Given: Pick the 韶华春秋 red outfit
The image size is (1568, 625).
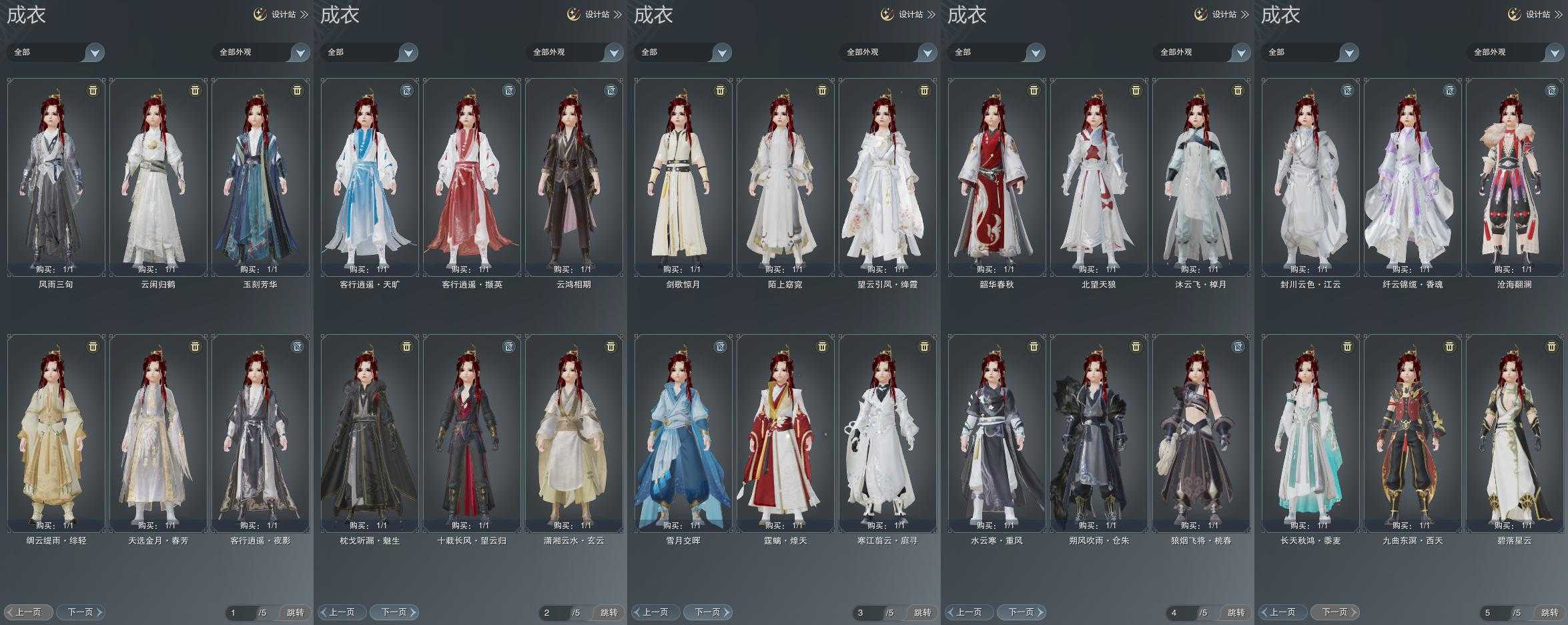Looking at the screenshot, I should (997, 177).
